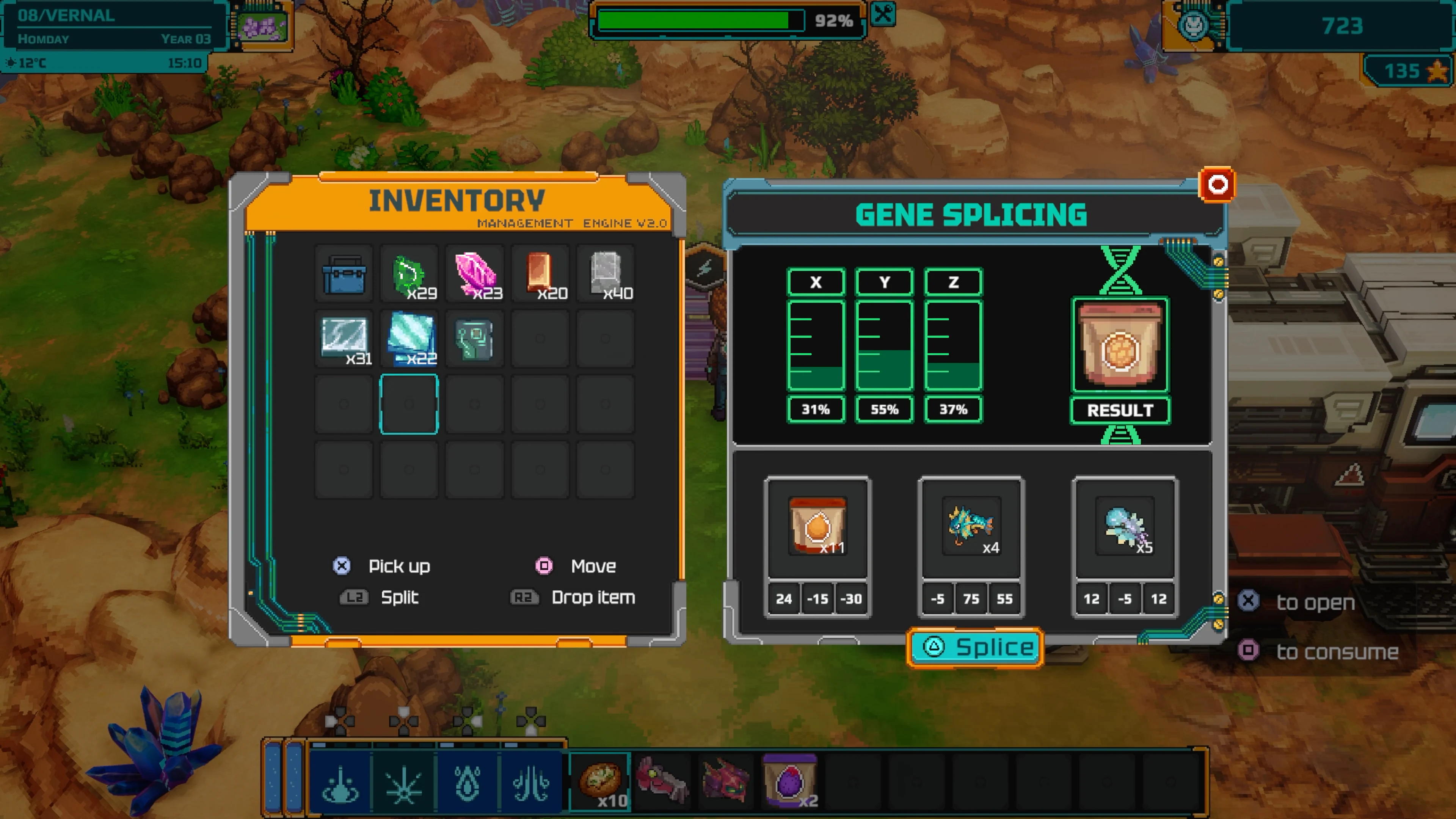Screen dimensions: 1456x819
Task: Click the copper ingot x20 slot
Action: [x=539, y=275]
